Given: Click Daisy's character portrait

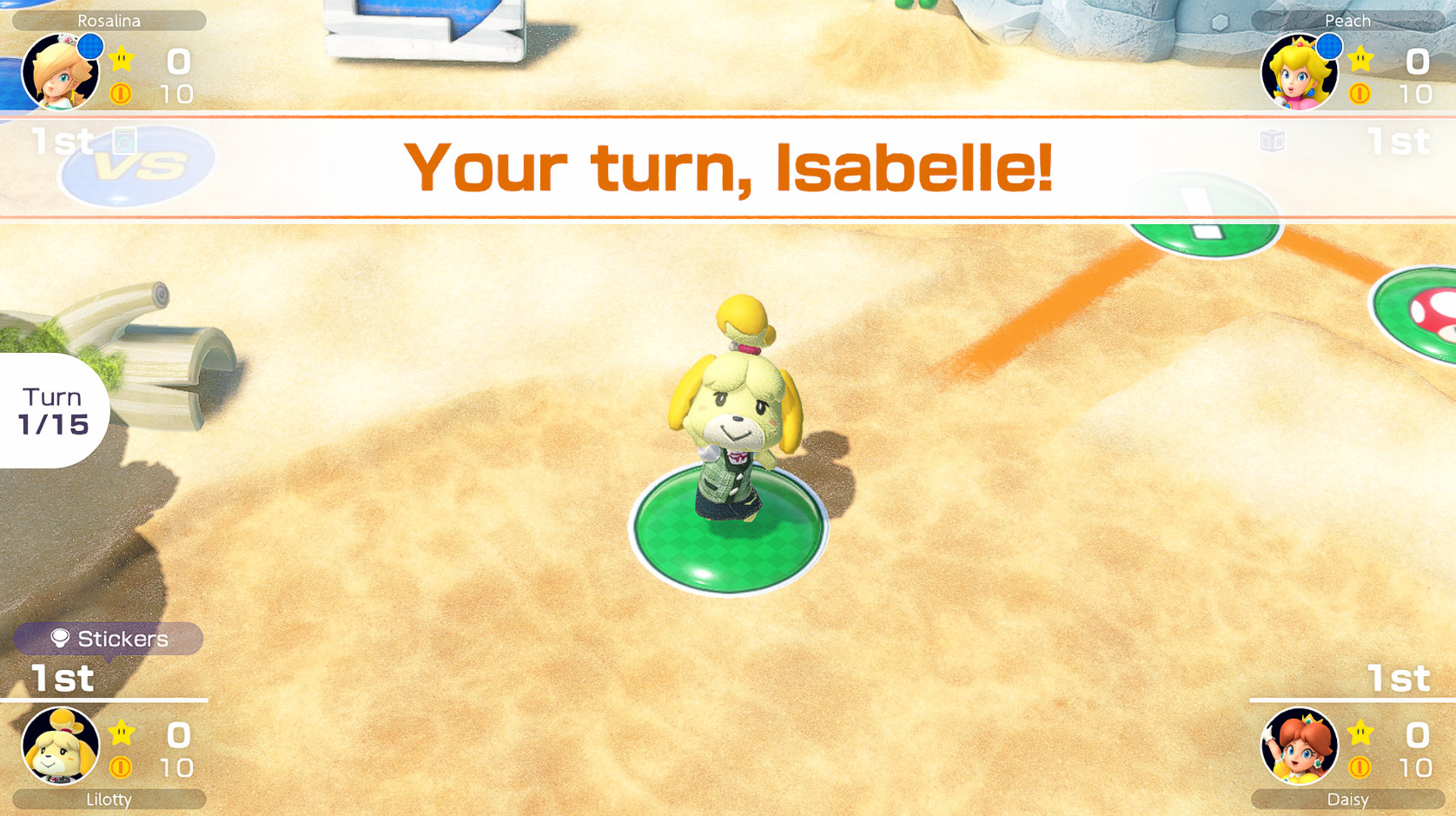Looking at the screenshot, I should [1299, 748].
